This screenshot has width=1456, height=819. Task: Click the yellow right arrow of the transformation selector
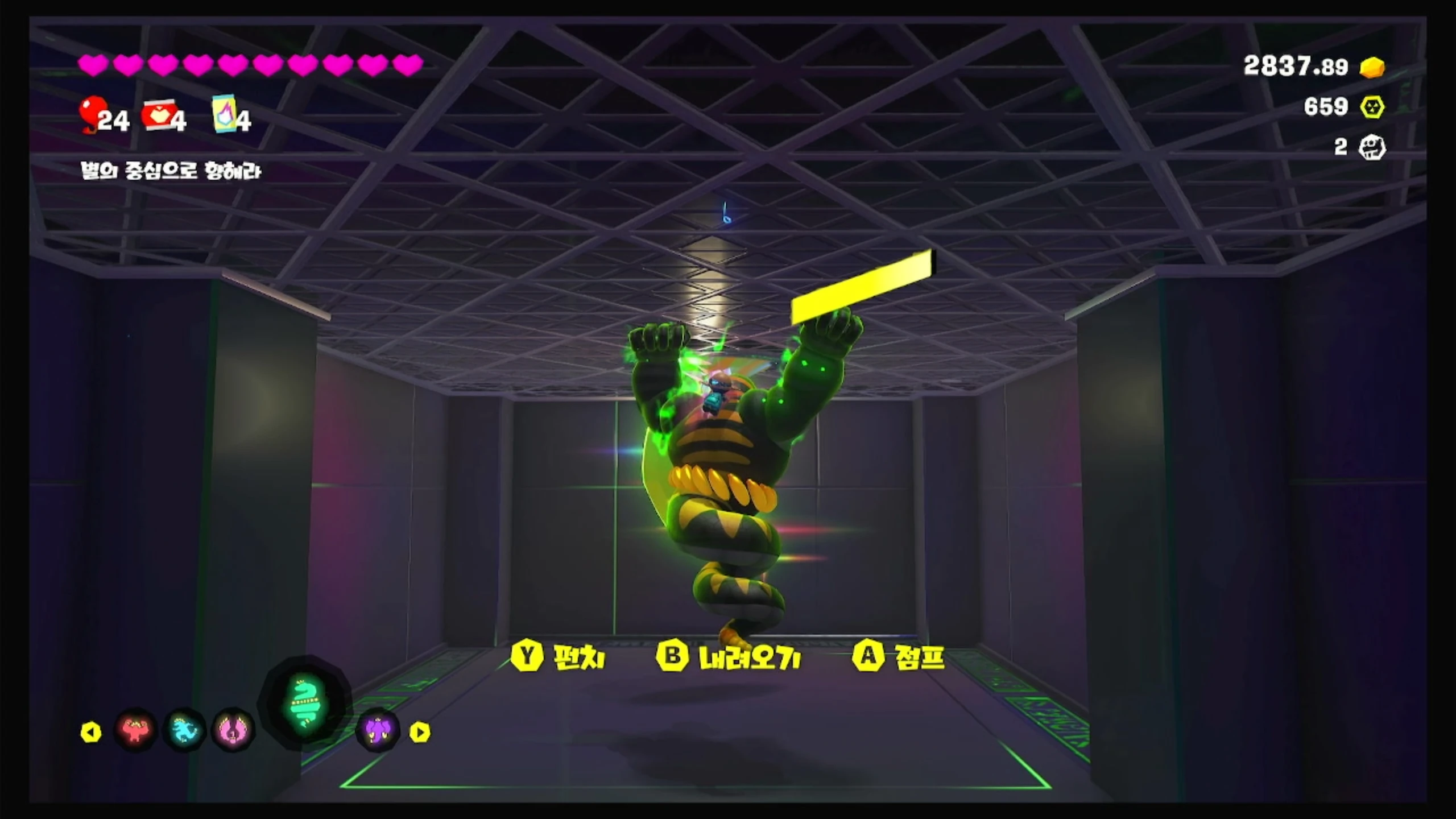click(x=420, y=732)
